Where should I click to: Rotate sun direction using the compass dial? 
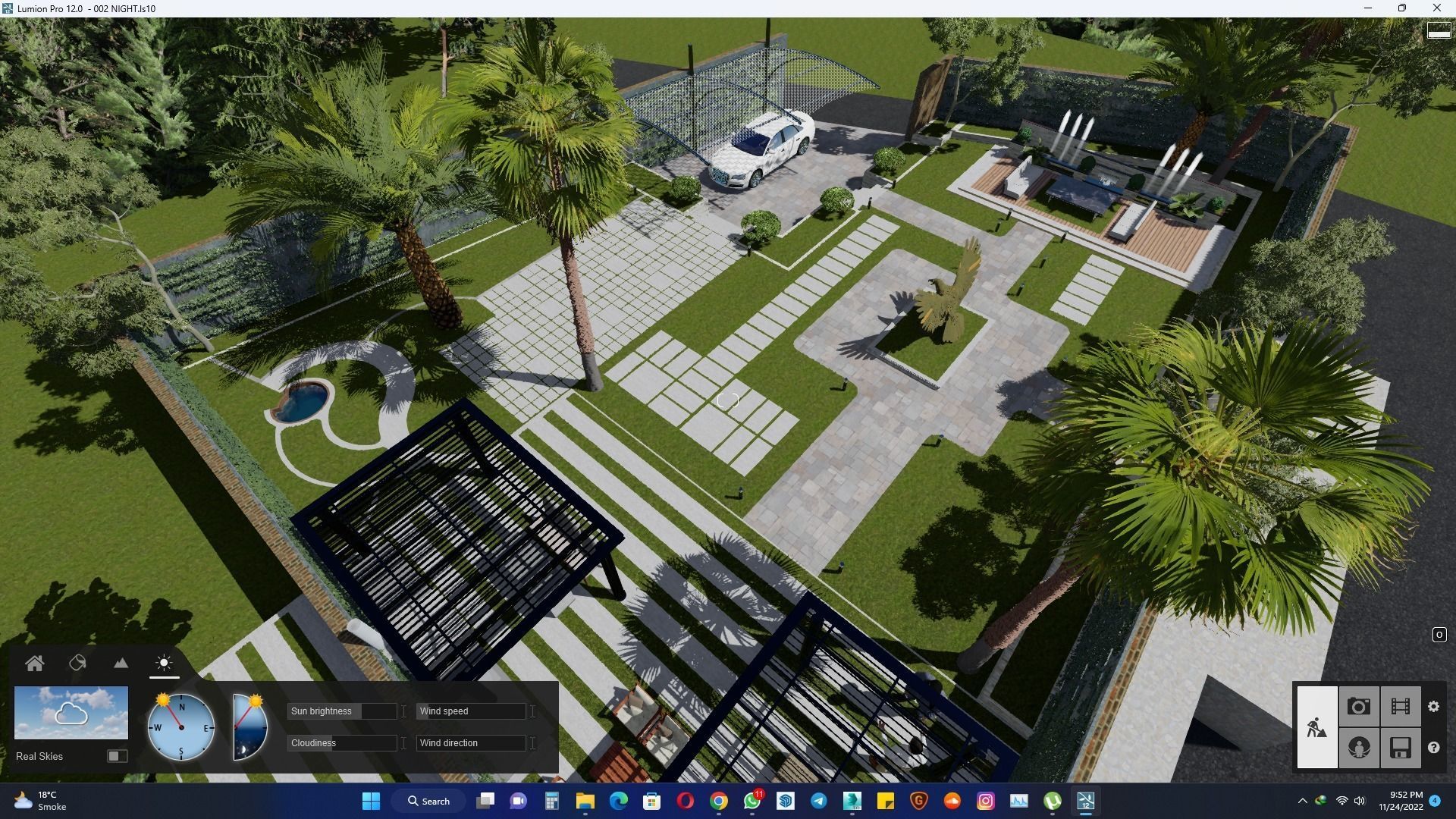pyautogui.click(x=181, y=726)
